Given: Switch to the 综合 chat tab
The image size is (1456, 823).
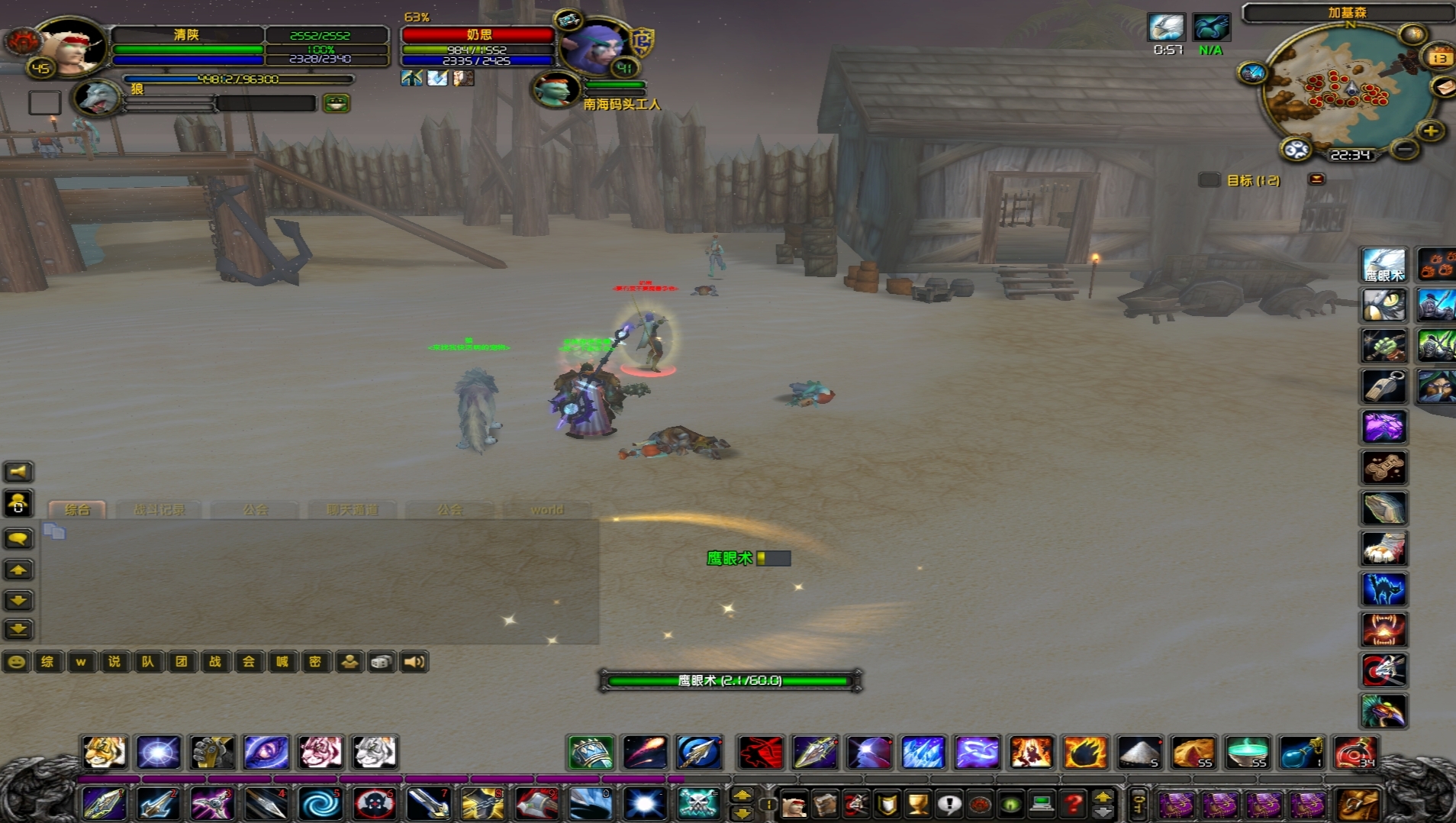Looking at the screenshot, I should click(x=77, y=509).
